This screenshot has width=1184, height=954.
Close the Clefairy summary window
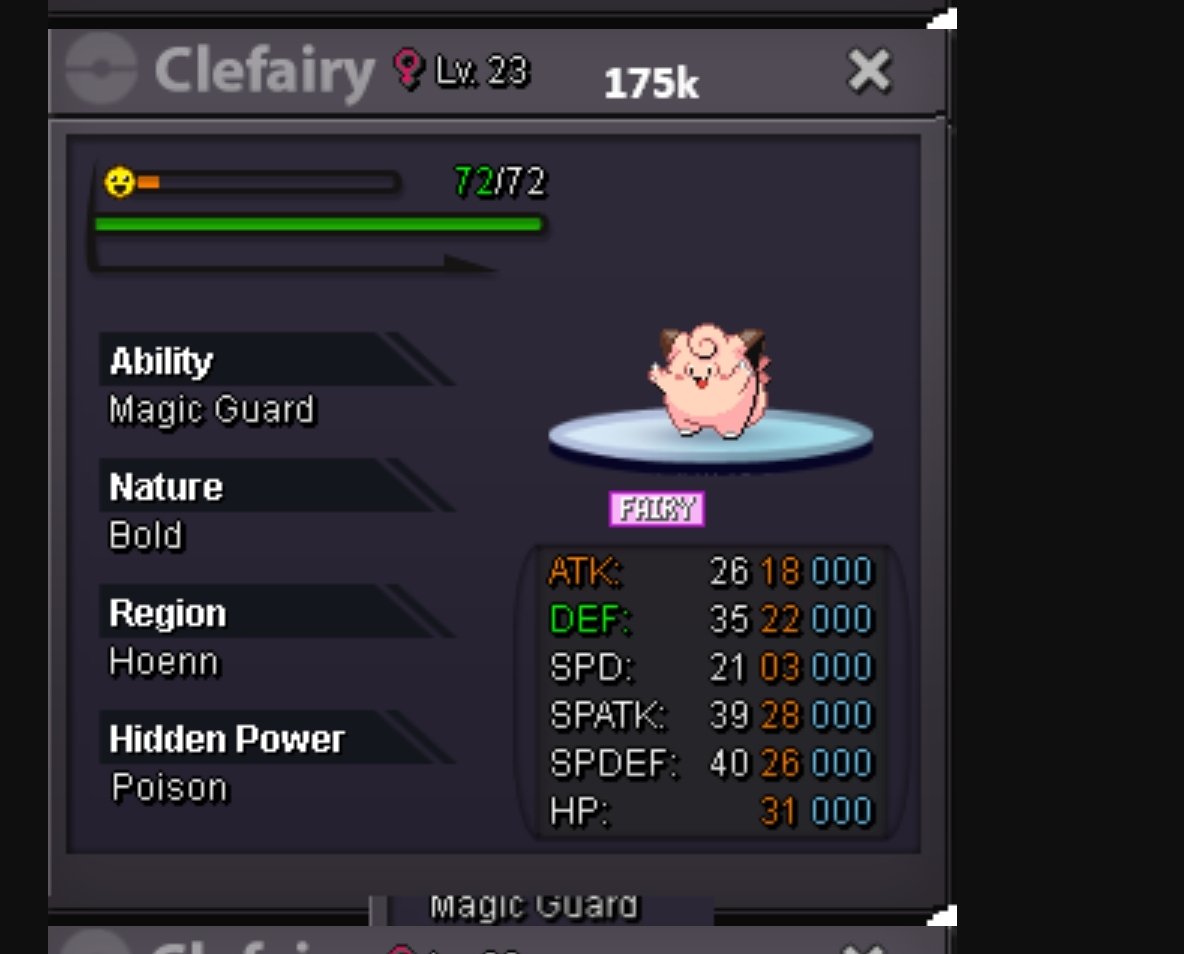pos(868,72)
